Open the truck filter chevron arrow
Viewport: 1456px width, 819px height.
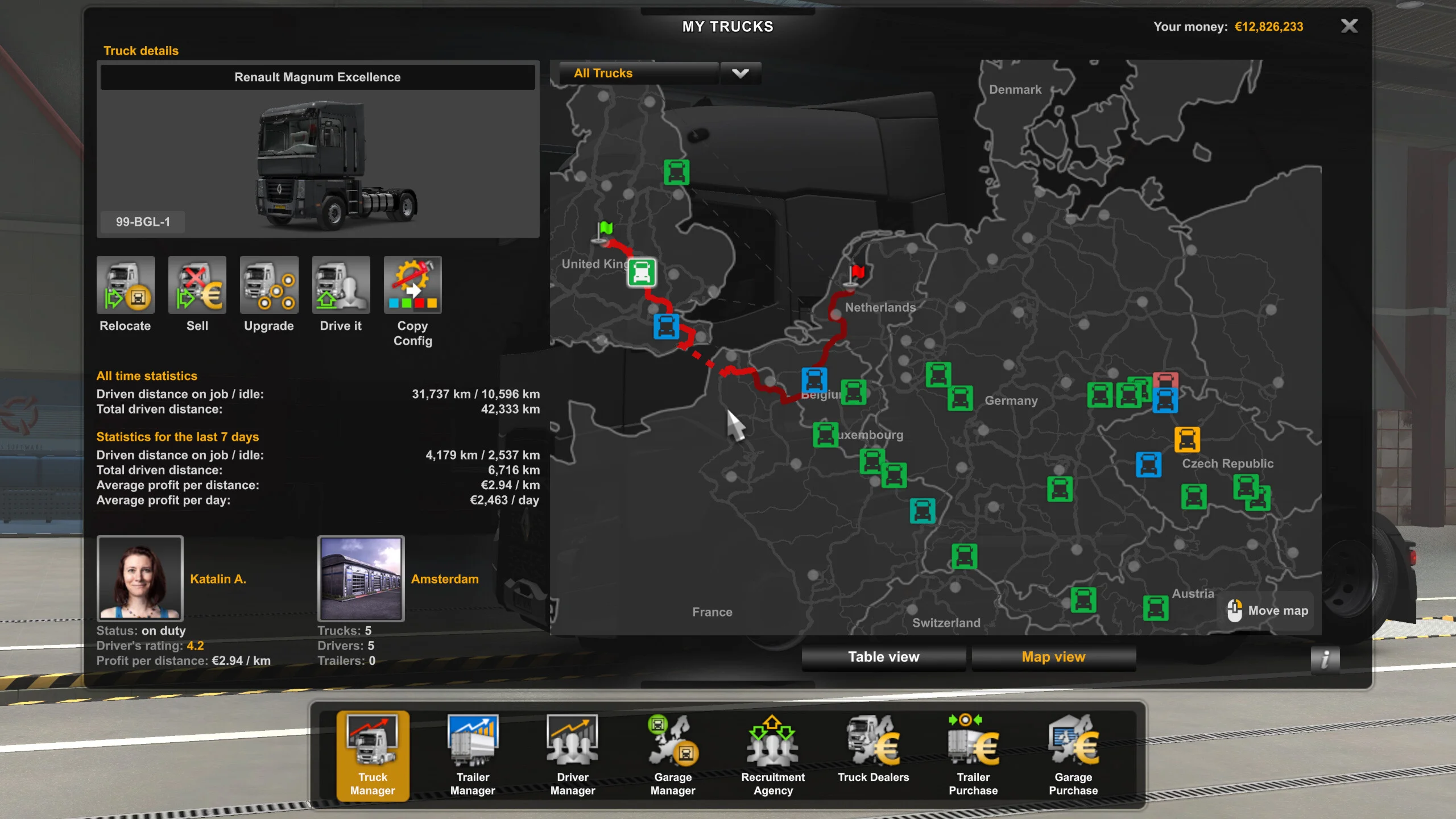tap(740, 73)
